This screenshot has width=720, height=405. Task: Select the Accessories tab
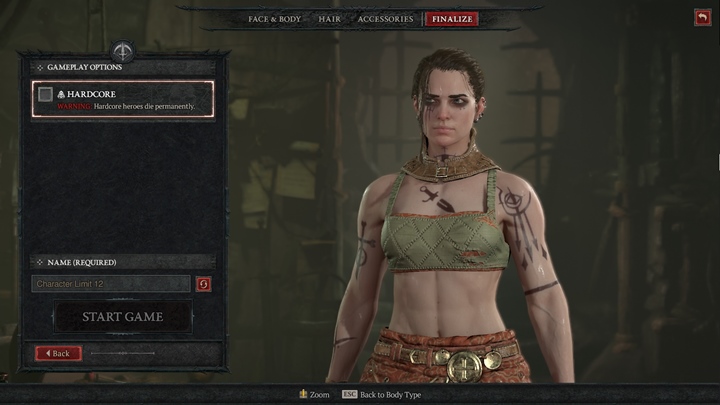(x=385, y=19)
